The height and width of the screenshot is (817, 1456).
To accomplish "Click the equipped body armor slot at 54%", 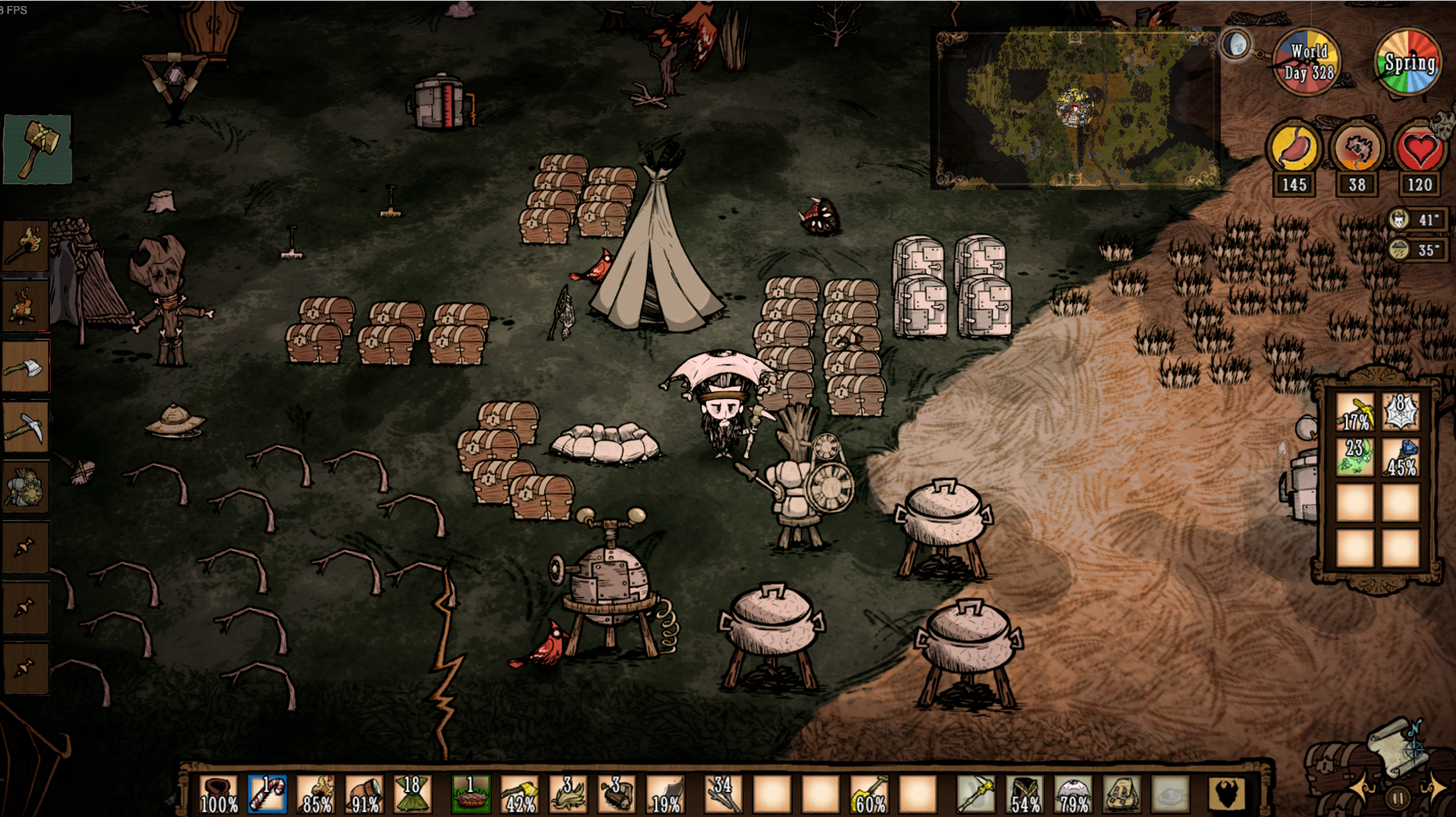I will (1024, 794).
